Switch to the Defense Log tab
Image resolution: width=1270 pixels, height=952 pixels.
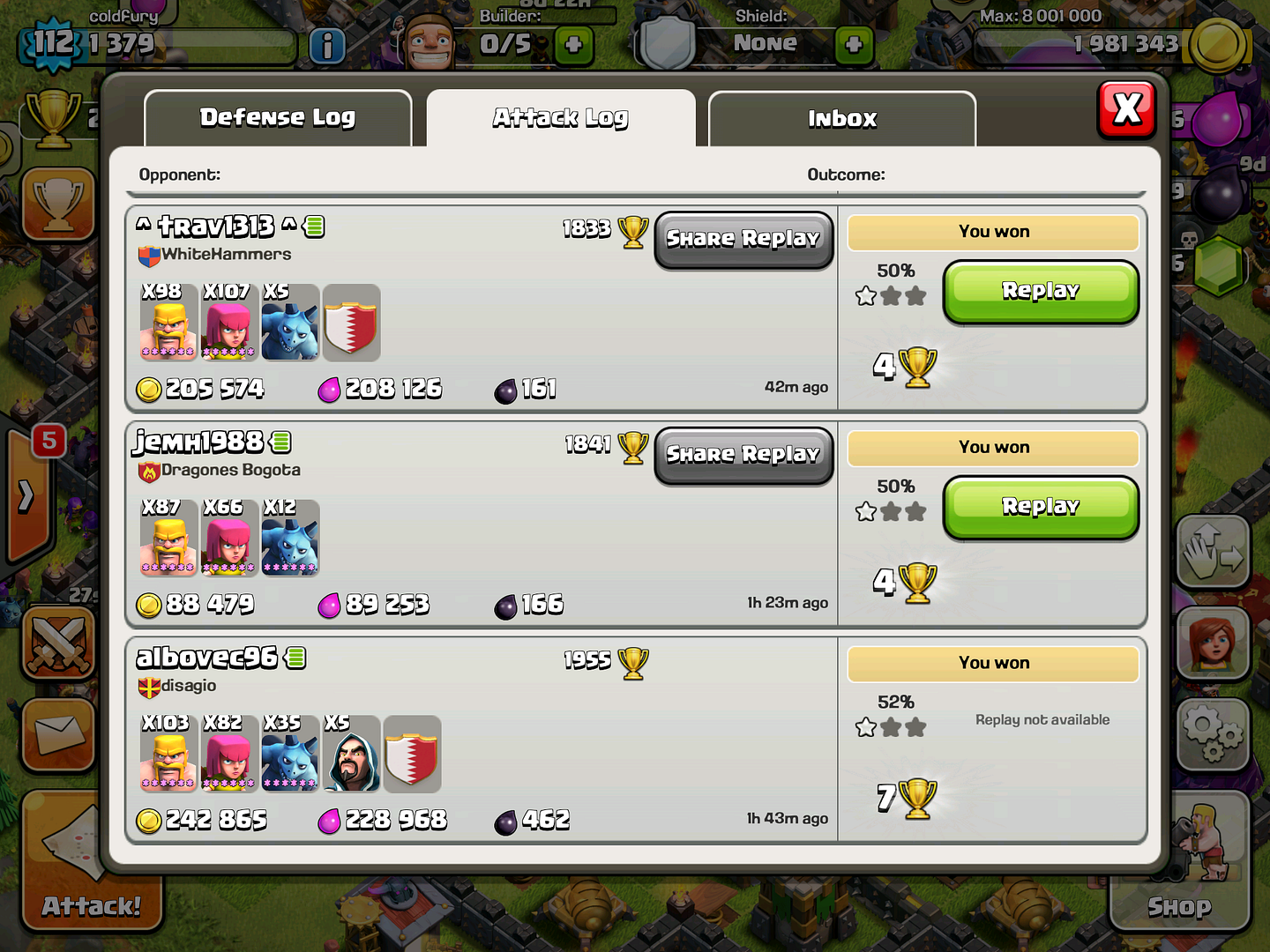pyautogui.click(x=278, y=118)
